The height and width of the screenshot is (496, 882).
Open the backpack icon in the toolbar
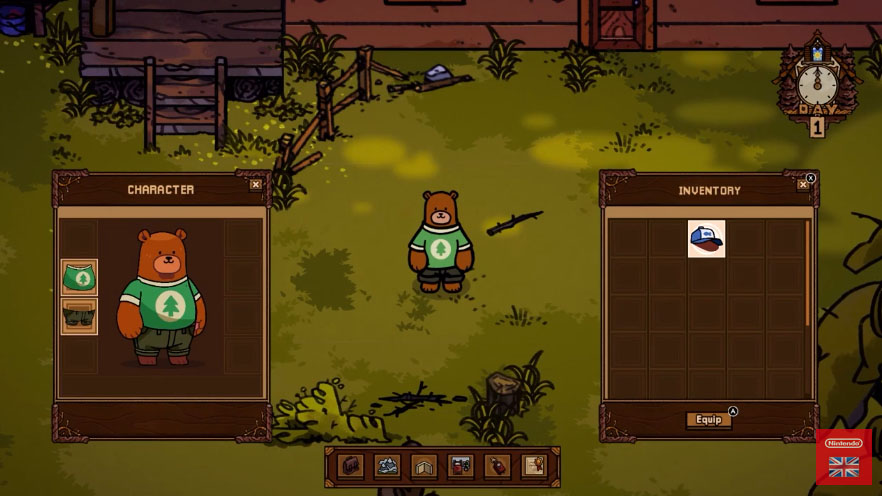pos(350,466)
